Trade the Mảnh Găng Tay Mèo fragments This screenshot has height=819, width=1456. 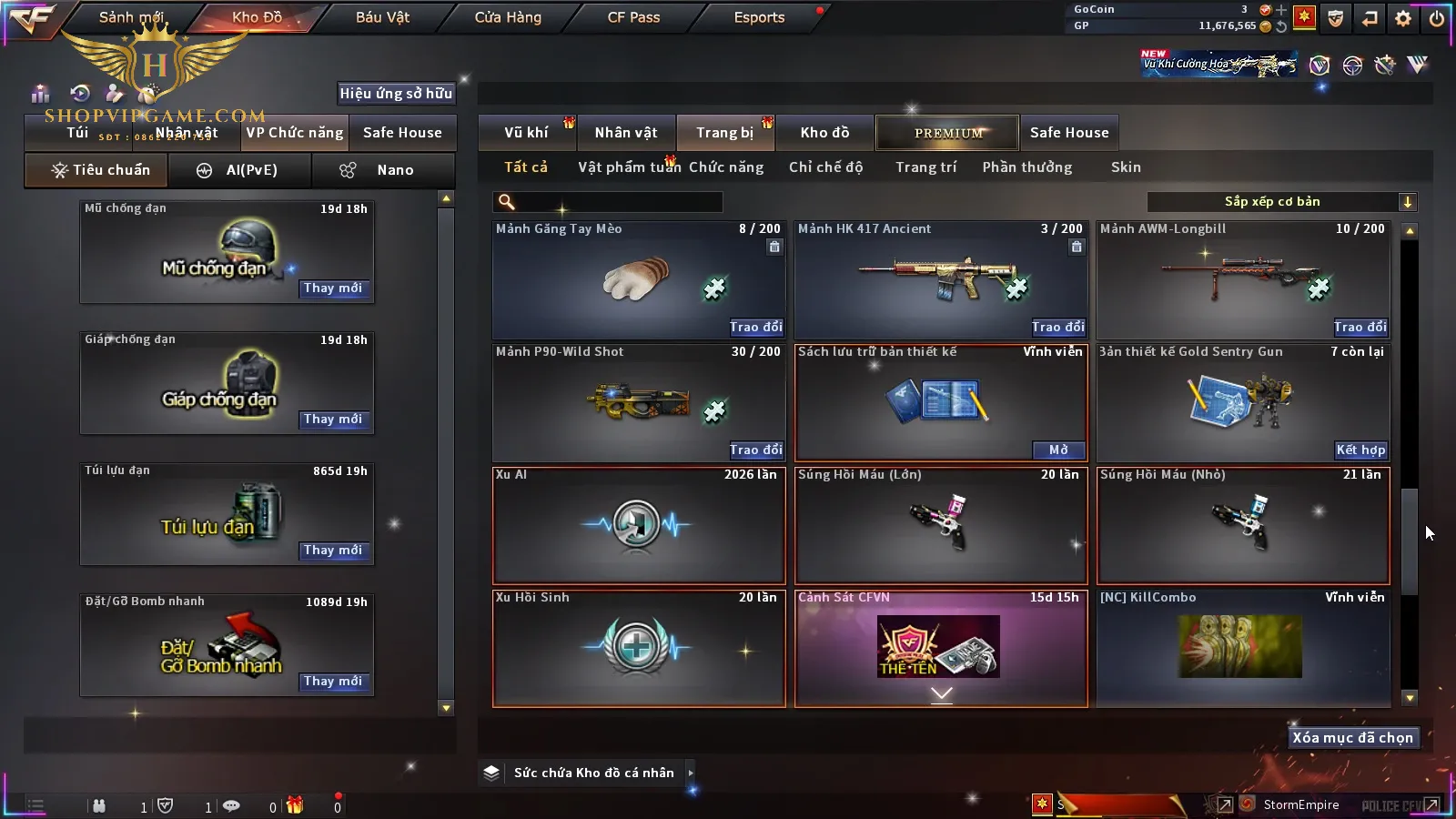pyautogui.click(x=755, y=327)
